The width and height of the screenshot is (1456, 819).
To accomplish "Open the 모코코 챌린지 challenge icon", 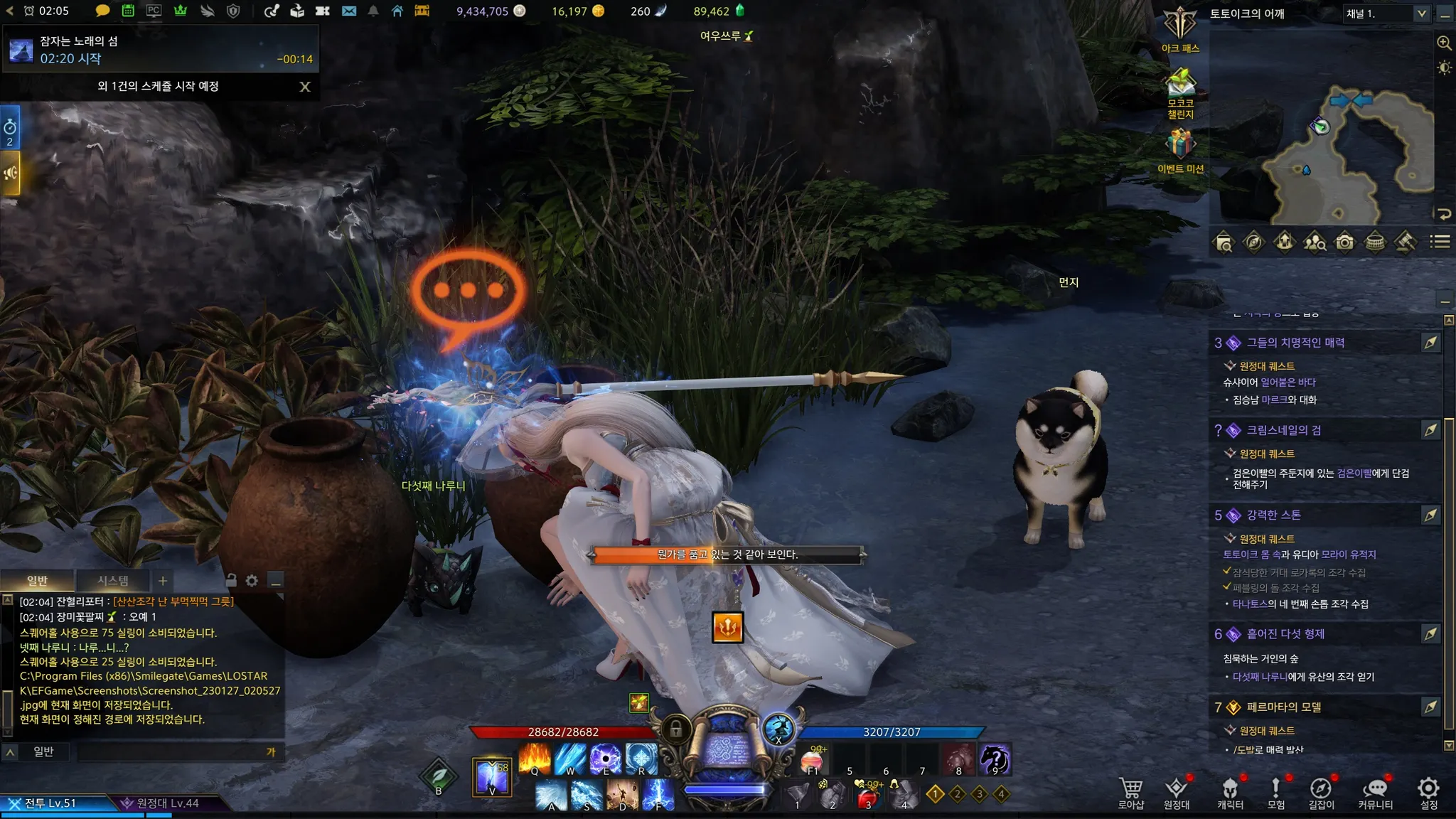I will [x=1180, y=89].
